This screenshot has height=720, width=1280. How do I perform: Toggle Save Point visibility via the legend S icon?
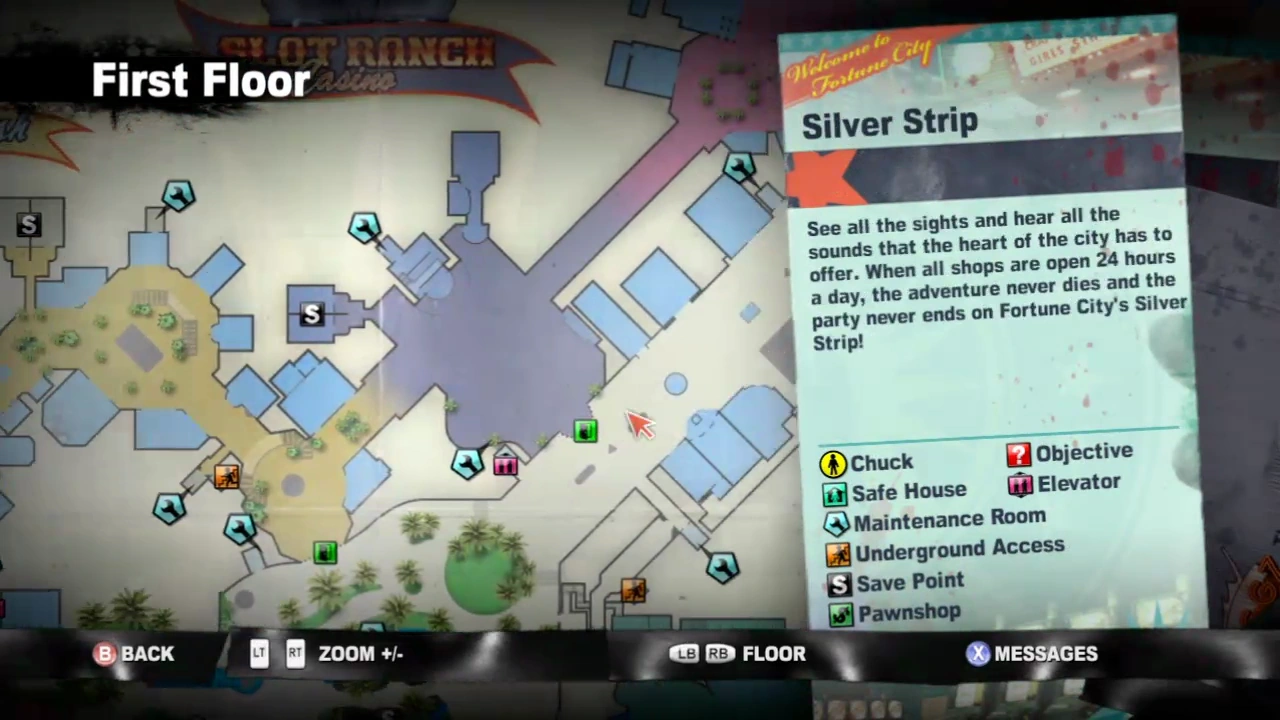point(838,583)
